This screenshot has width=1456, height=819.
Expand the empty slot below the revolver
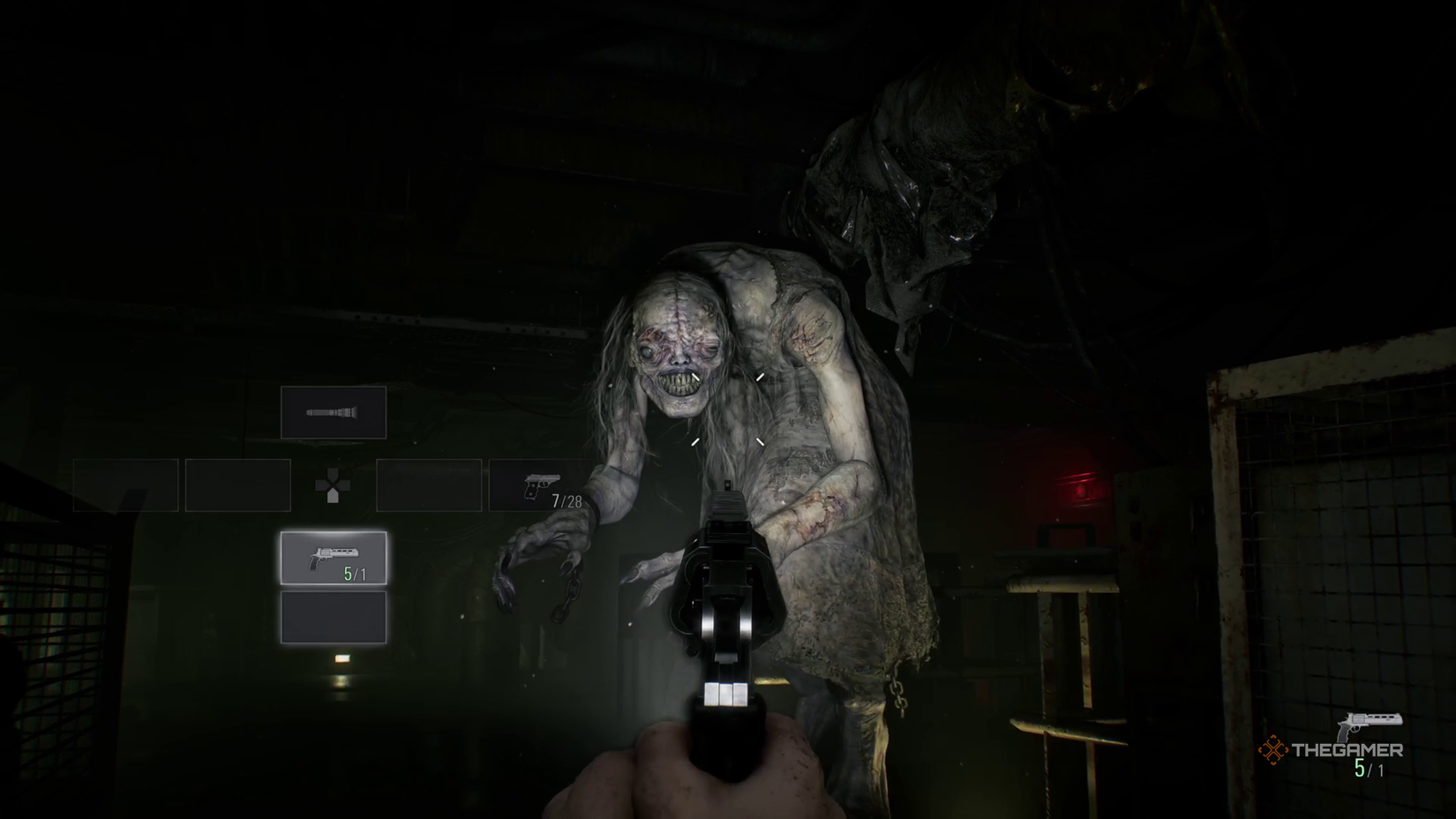click(x=334, y=616)
